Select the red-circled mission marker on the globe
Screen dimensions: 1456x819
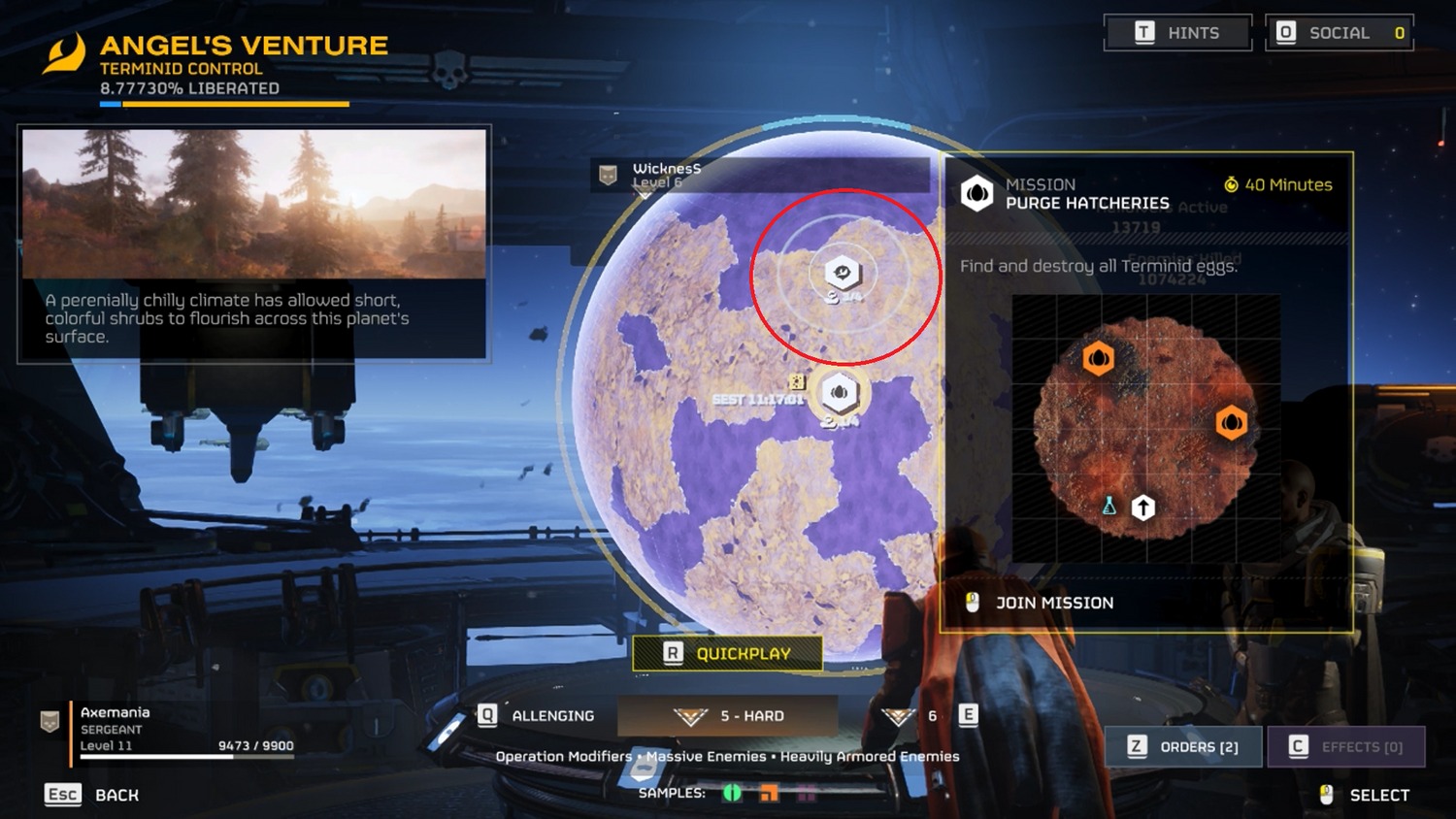[843, 273]
